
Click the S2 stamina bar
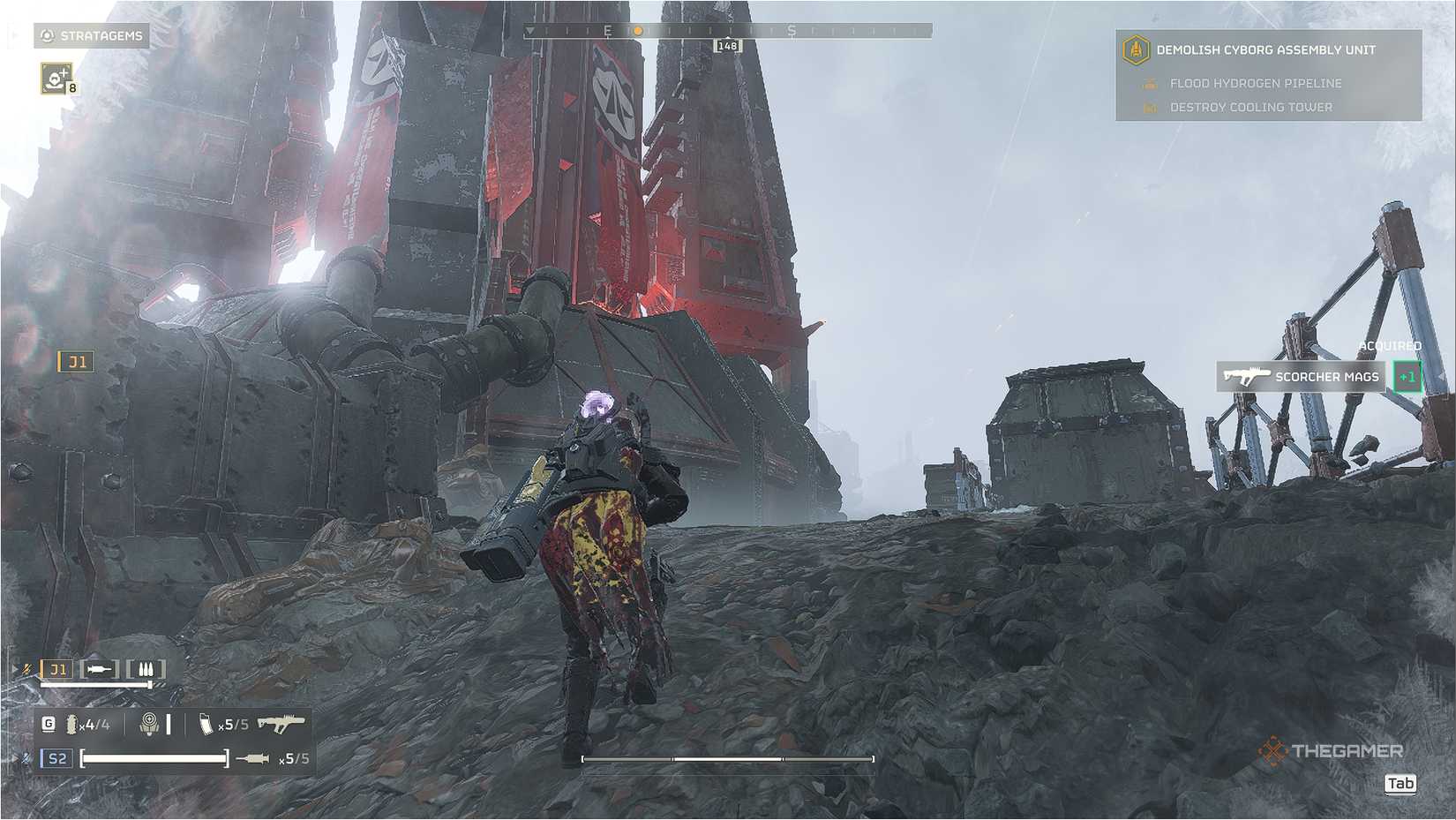(154, 757)
